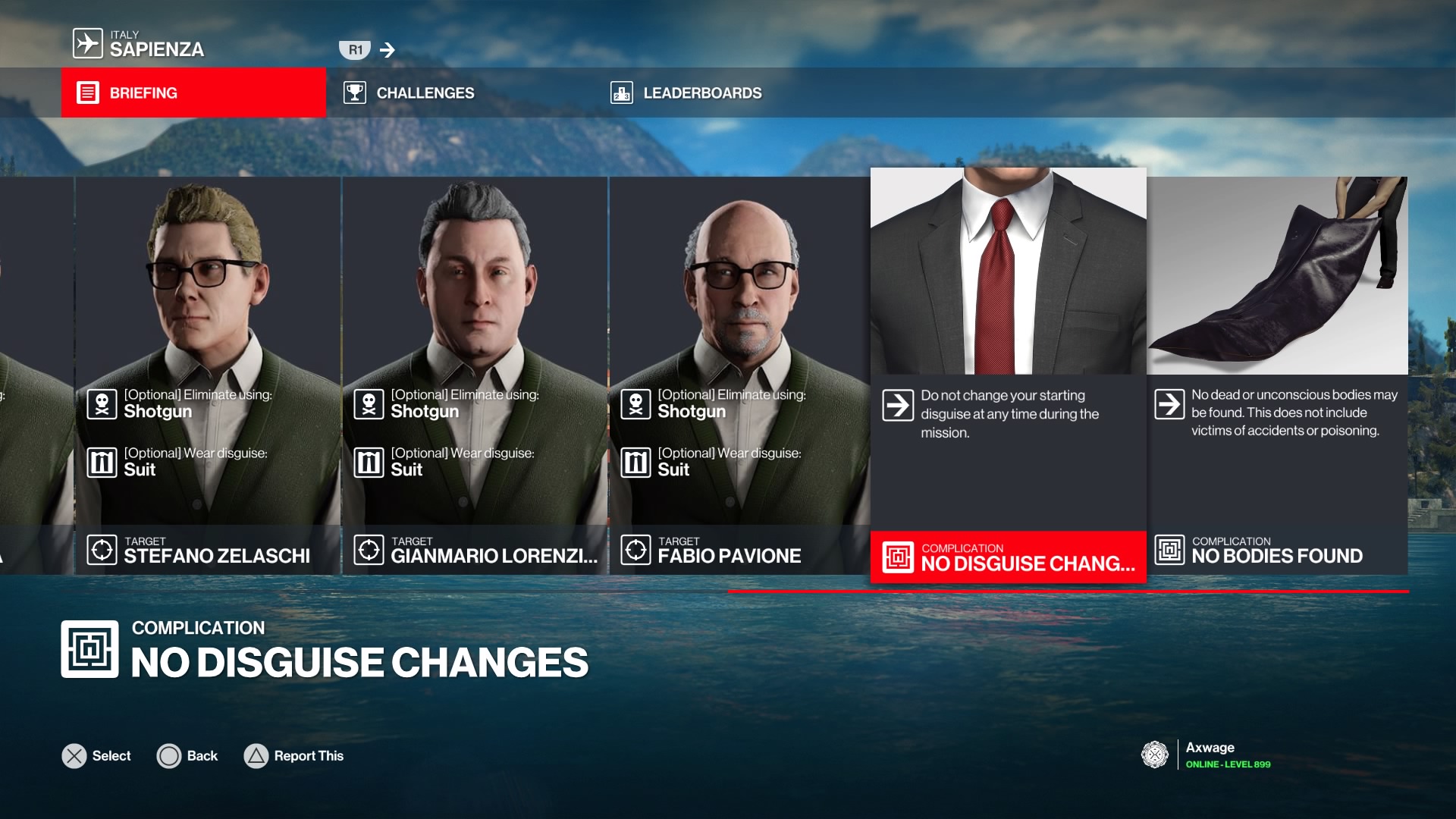Pick the Fabio Pavione target card

click(x=740, y=375)
